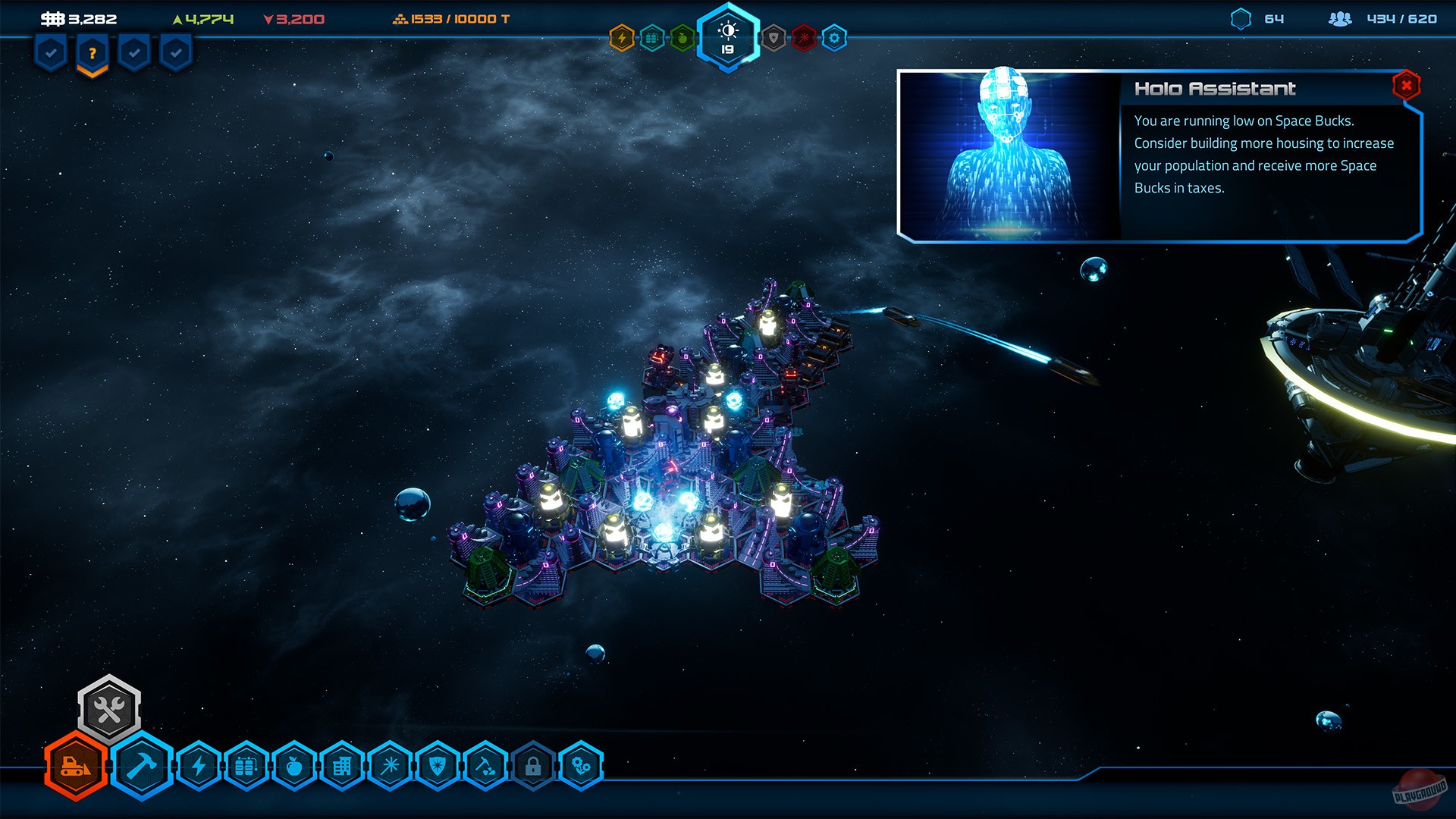Open the gray shield status hexagon
Image resolution: width=1456 pixels, height=819 pixels.
coord(773,34)
